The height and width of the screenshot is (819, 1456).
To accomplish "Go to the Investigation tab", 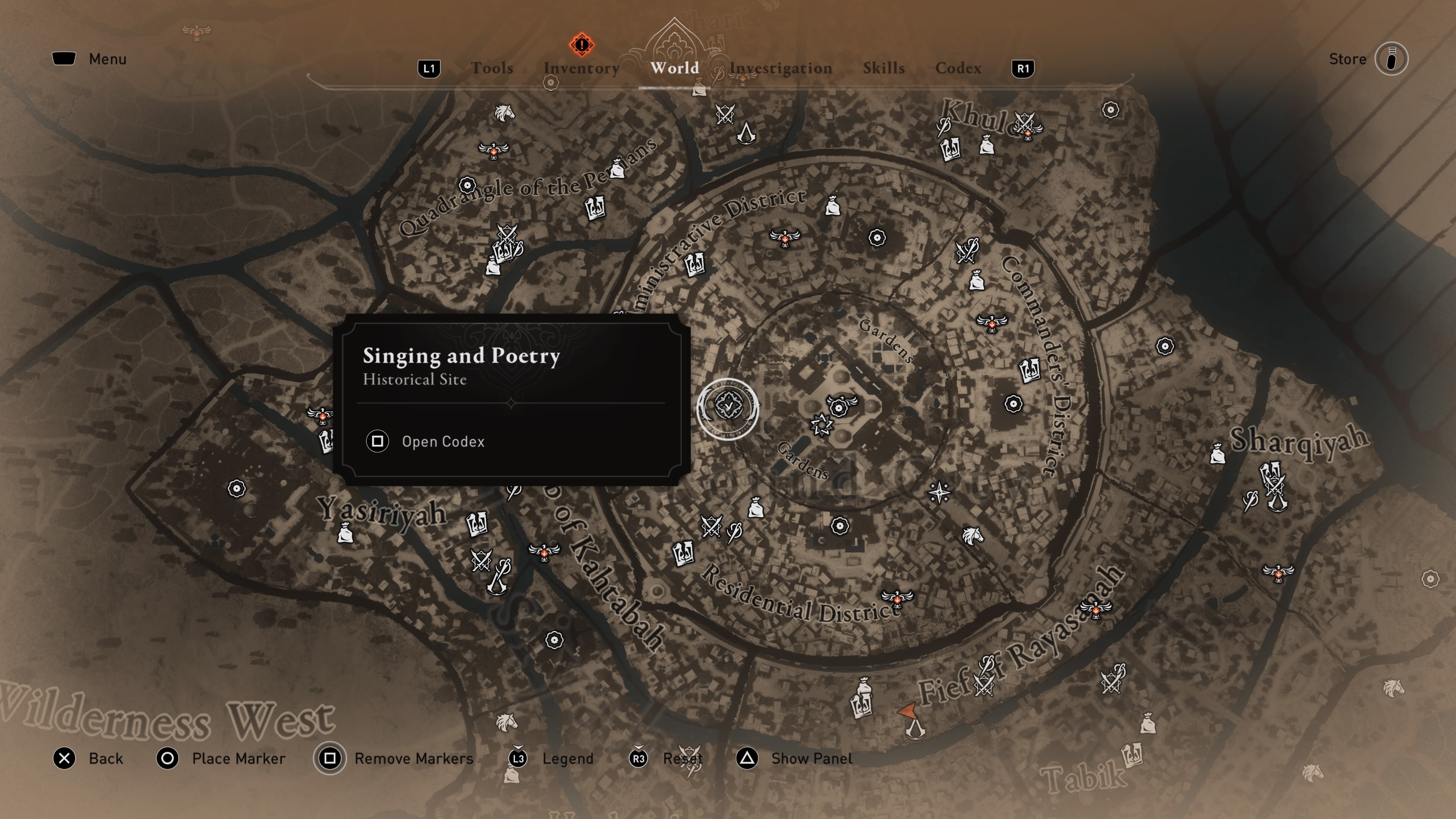I will [781, 68].
